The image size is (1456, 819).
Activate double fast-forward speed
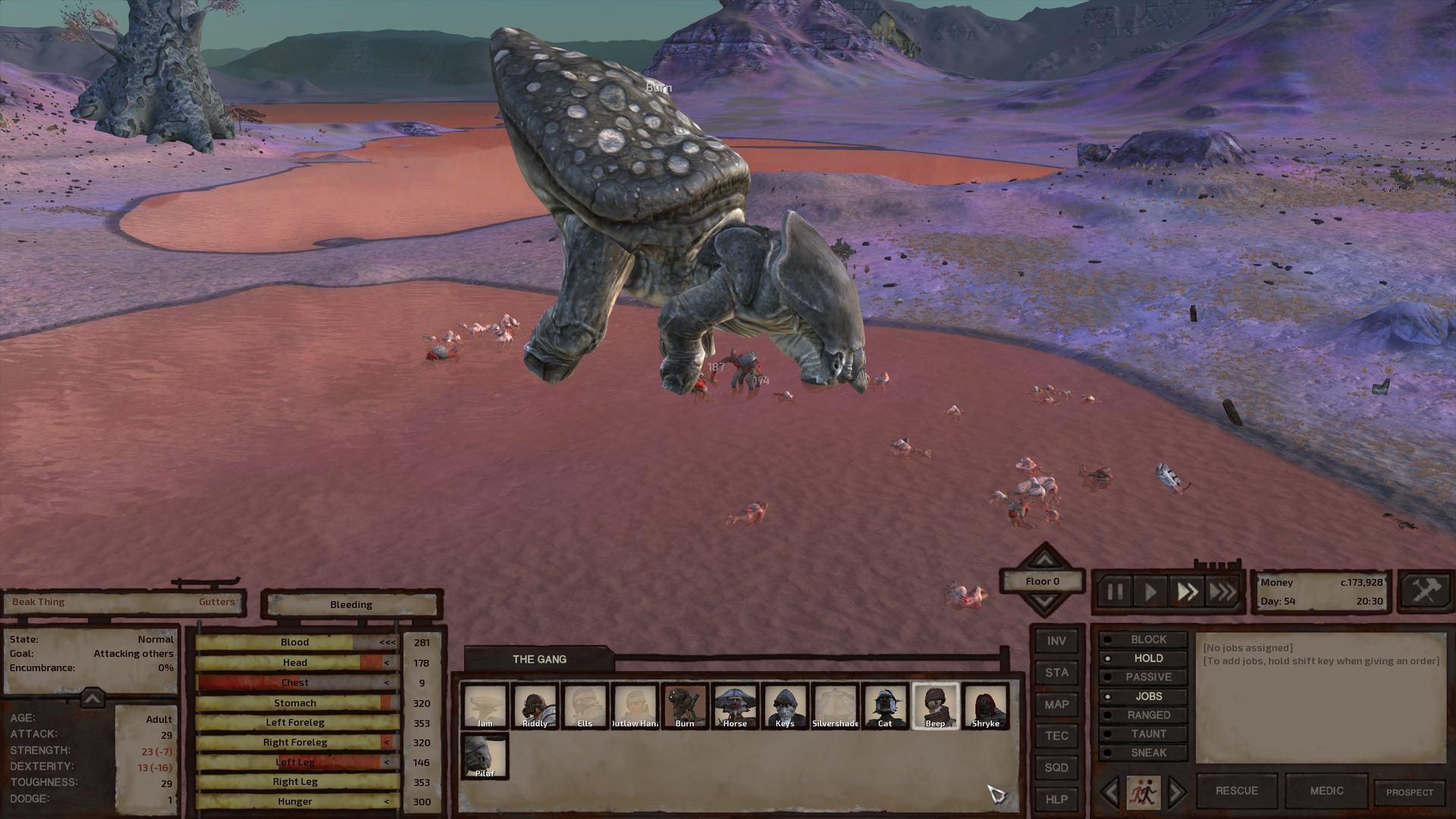(1187, 591)
